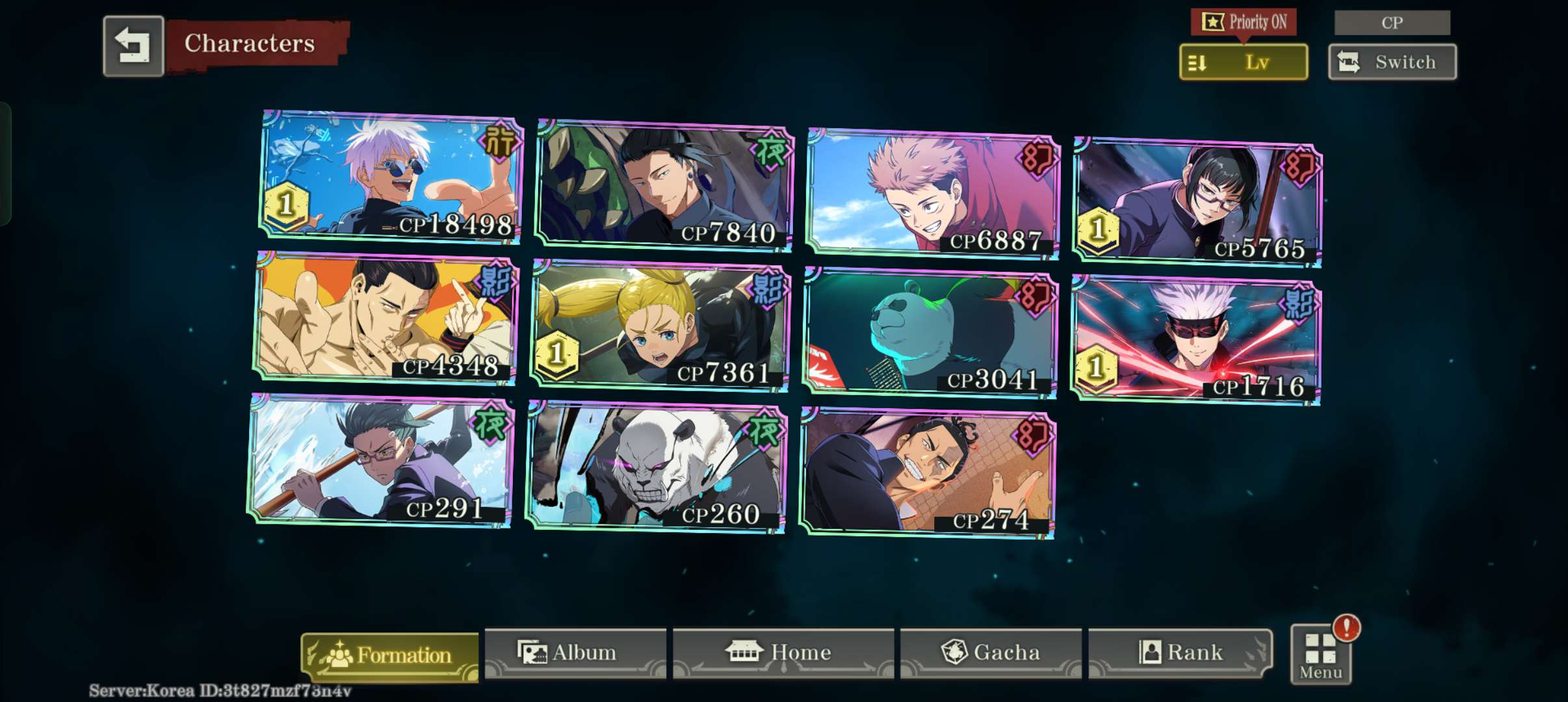Click the Switch display button
The width and height of the screenshot is (1568, 702).
click(1392, 62)
